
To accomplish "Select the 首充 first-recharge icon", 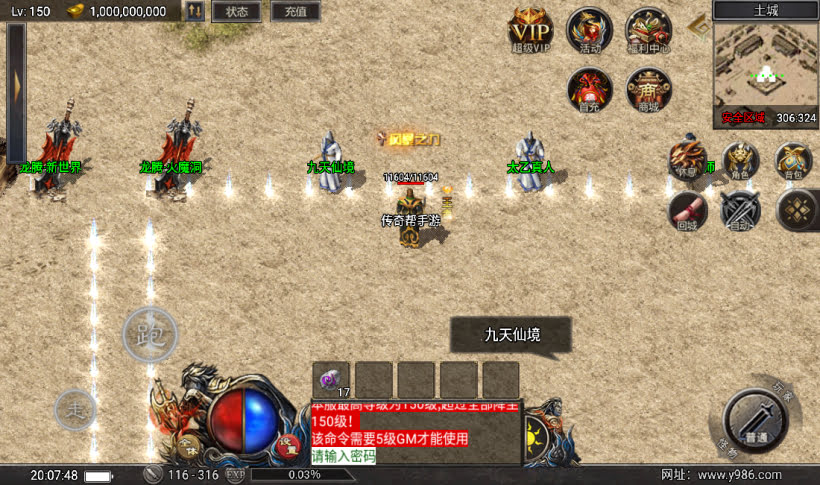I will (590, 88).
